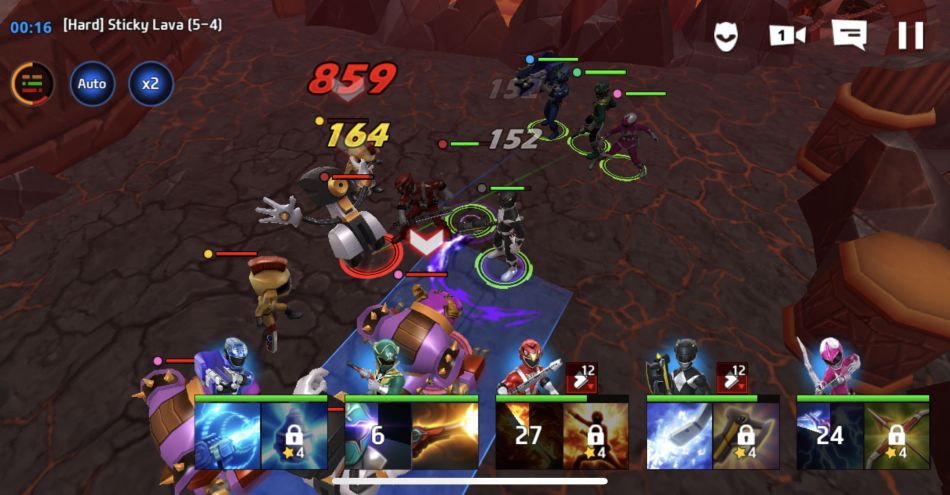950x495 pixels.
Task: Open the chat speech bubble
Action: tap(848, 36)
